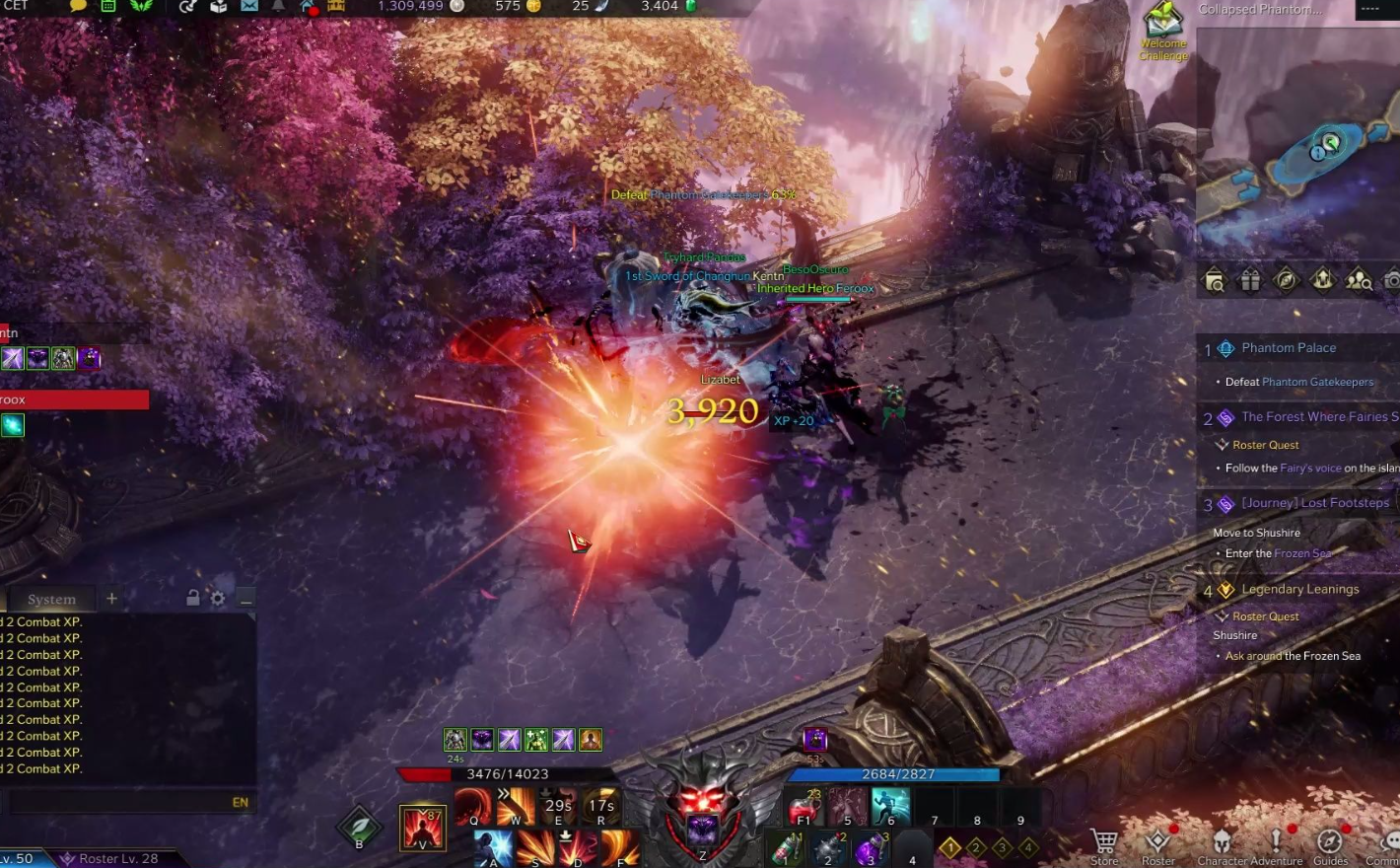Screen dimensions: 1400x868
Task: Open the Welcome Challenge icon
Action: click(1163, 30)
